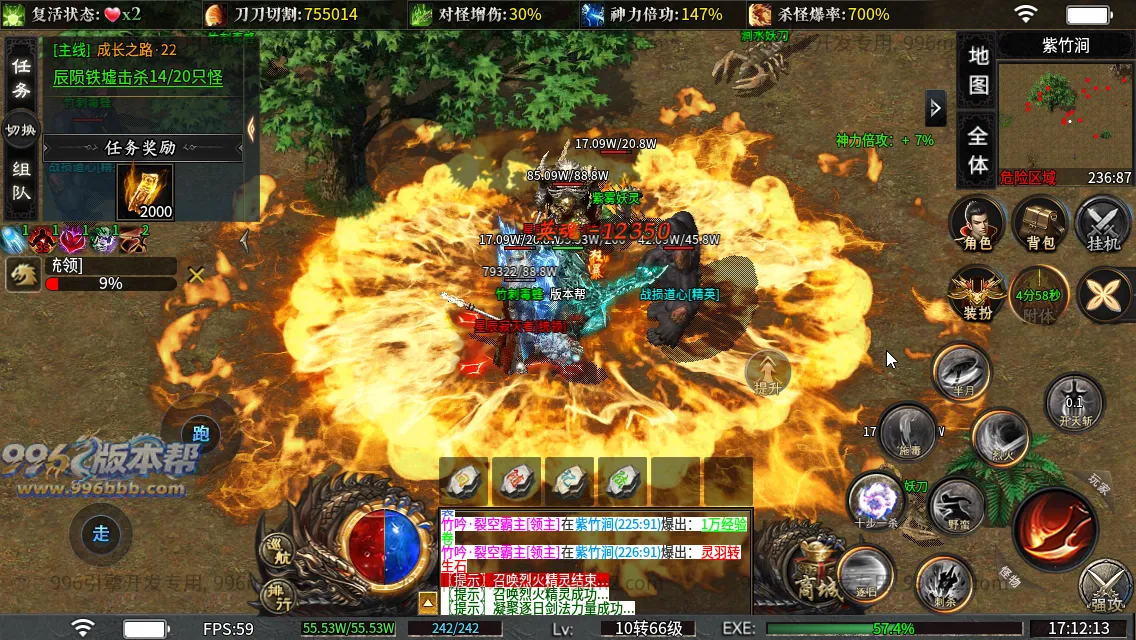
Task: Open the 地图 map button
Action: tap(978, 69)
